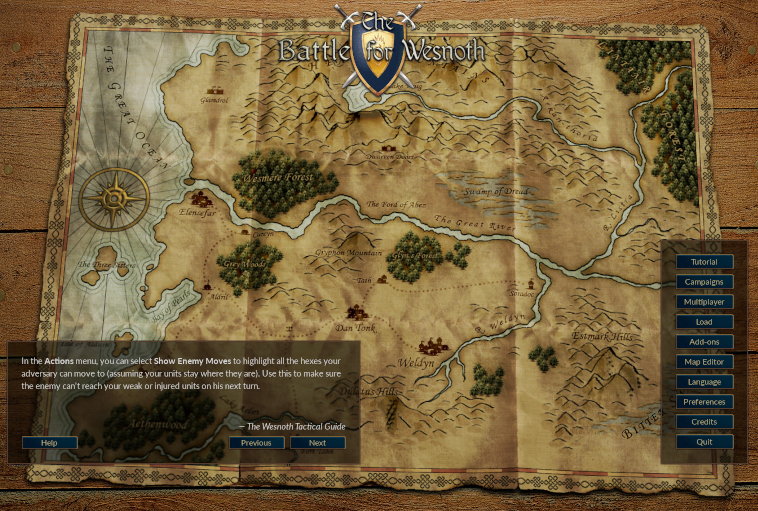Advance to the Next tip

tap(317, 443)
